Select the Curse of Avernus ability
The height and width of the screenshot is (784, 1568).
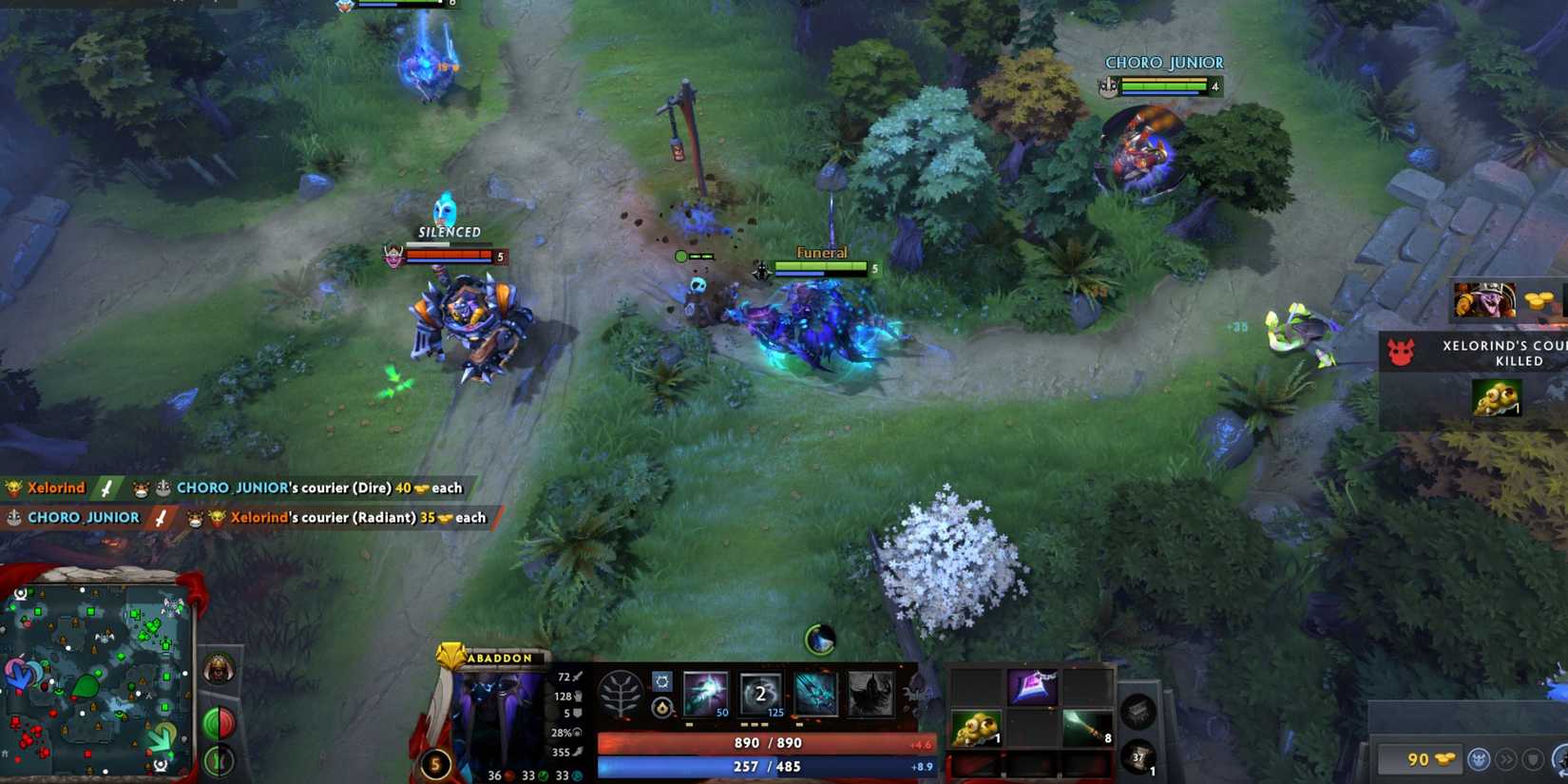pyautogui.click(x=815, y=692)
